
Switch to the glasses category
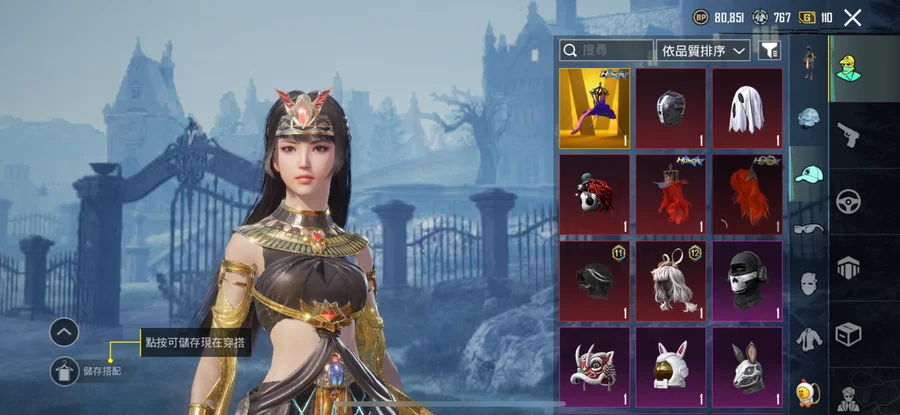(809, 228)
